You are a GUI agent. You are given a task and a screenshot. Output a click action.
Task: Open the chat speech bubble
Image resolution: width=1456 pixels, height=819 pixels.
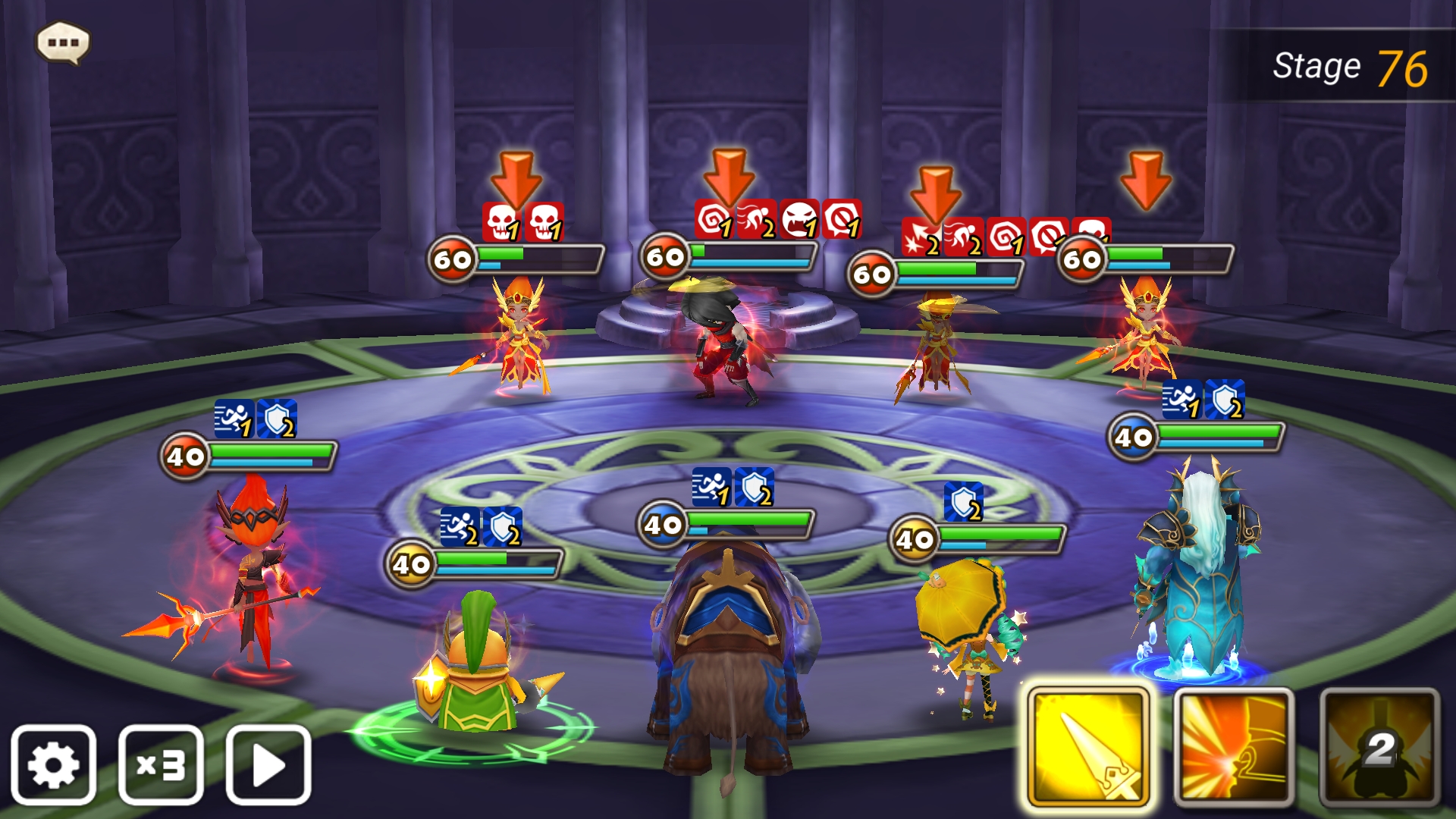point(63,42)
